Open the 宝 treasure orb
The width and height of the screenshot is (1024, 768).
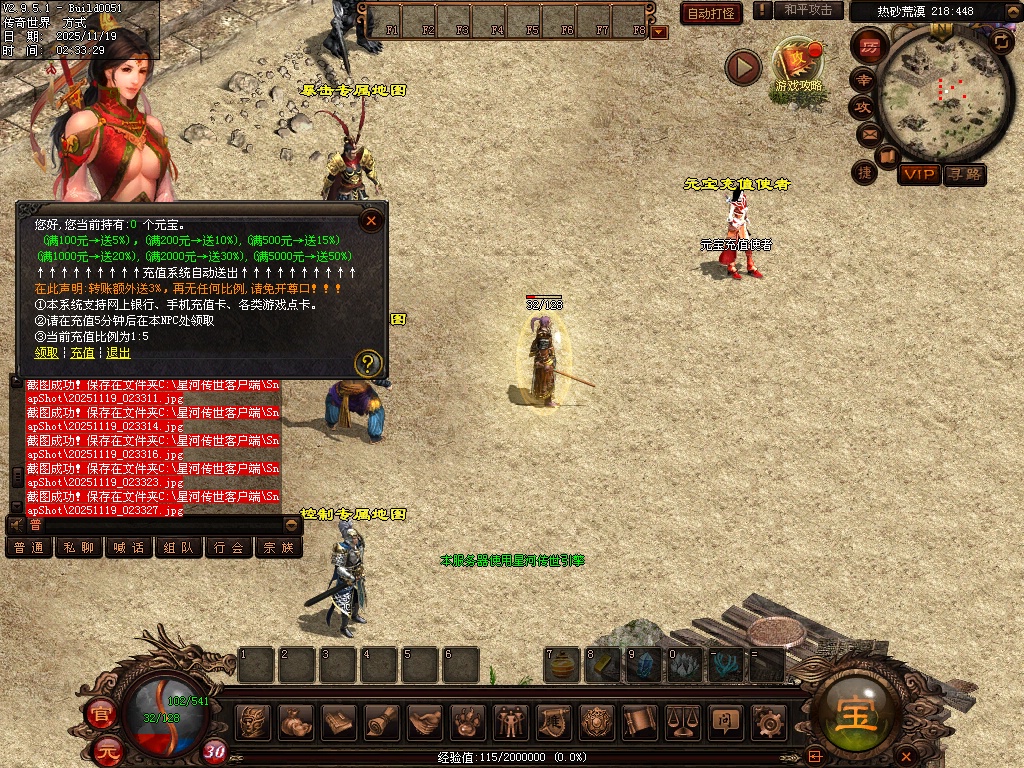[856, 716]
